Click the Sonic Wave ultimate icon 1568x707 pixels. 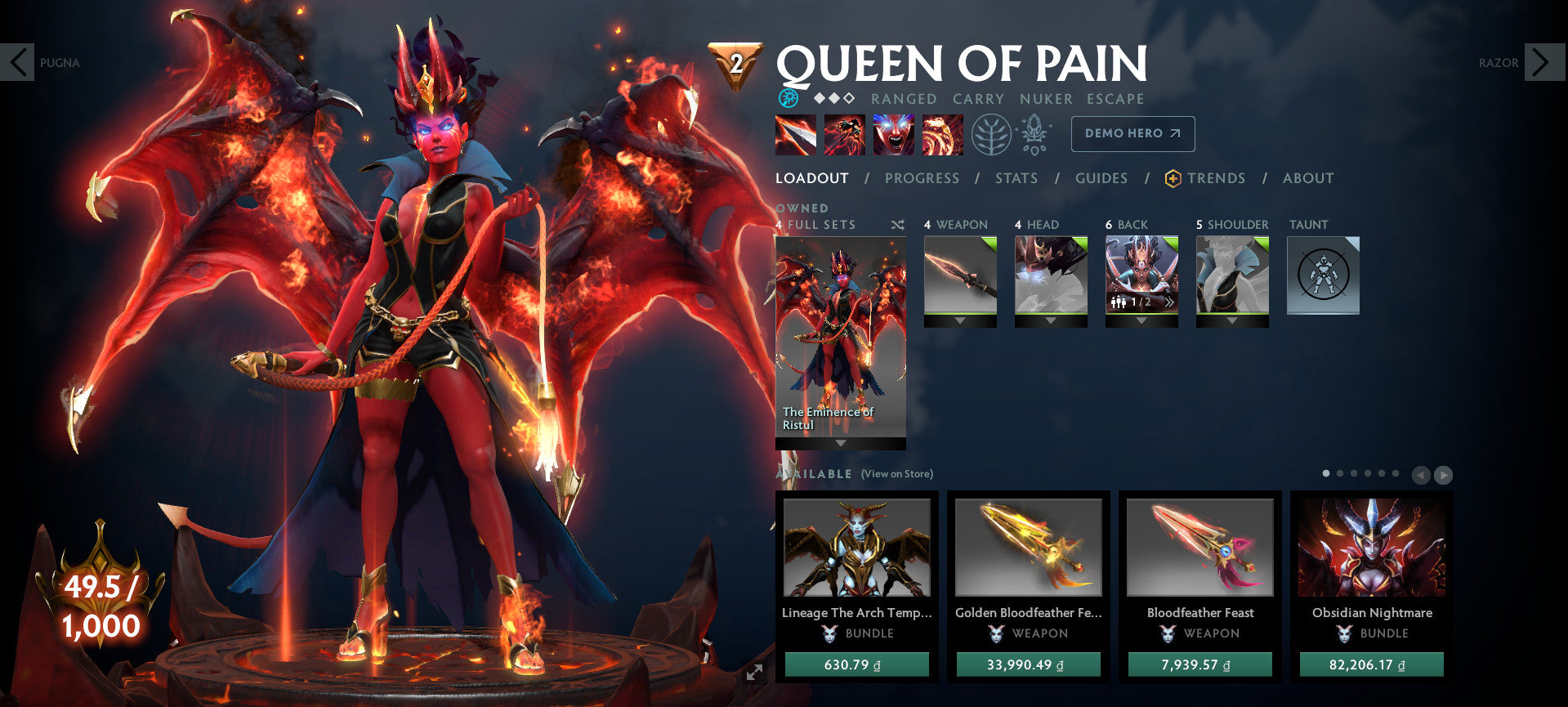pyautogui.click(x=944, y=136)
